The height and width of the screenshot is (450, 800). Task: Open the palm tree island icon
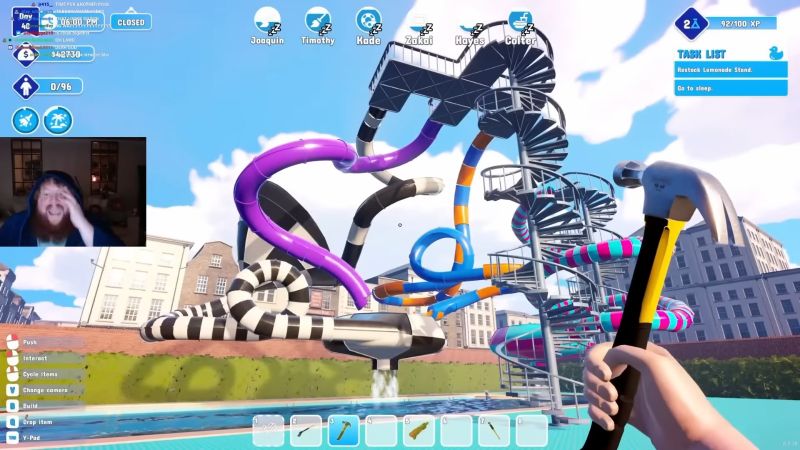point(60,120)
